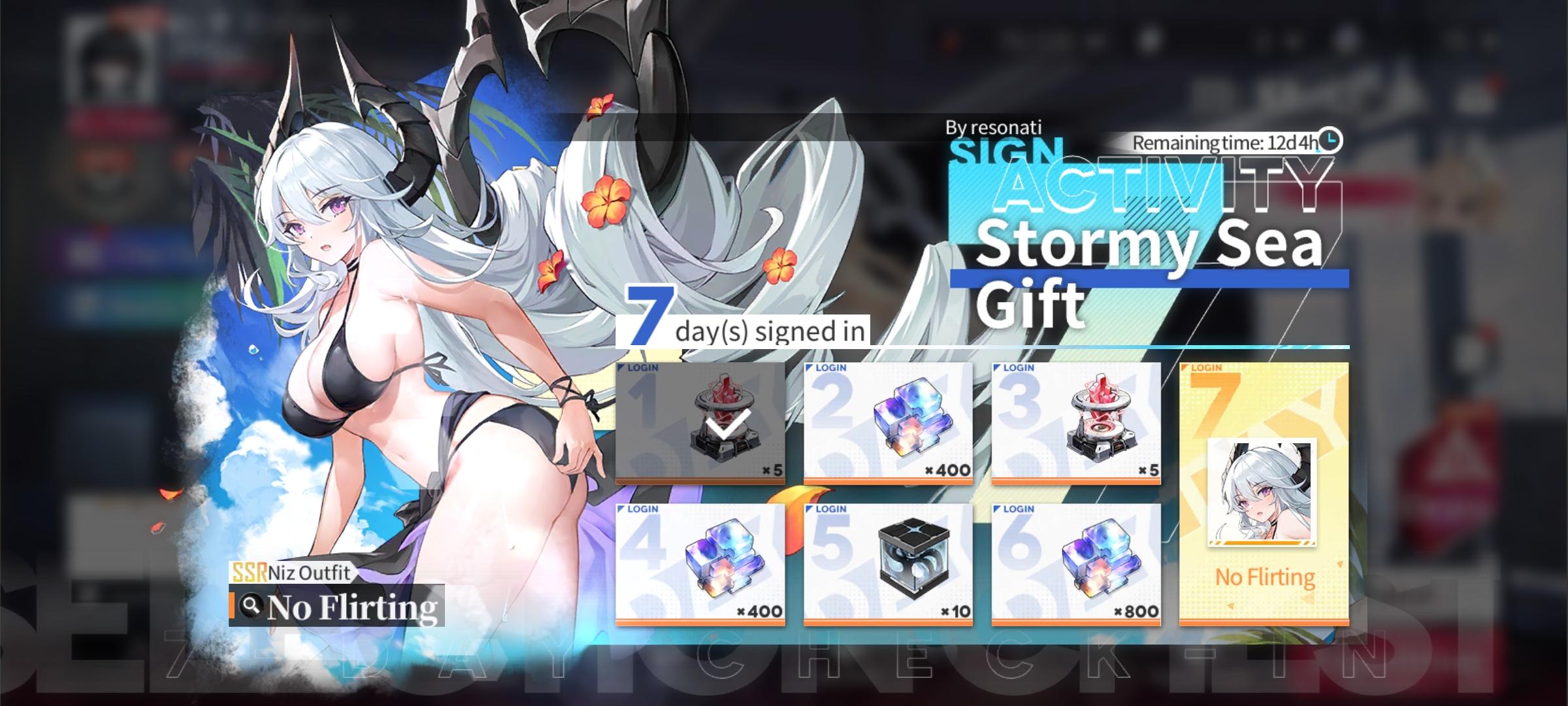This screenshot has height=706, width=1568.
Task: Open the By resonati credit label
Action: click(x=993, y=128)
